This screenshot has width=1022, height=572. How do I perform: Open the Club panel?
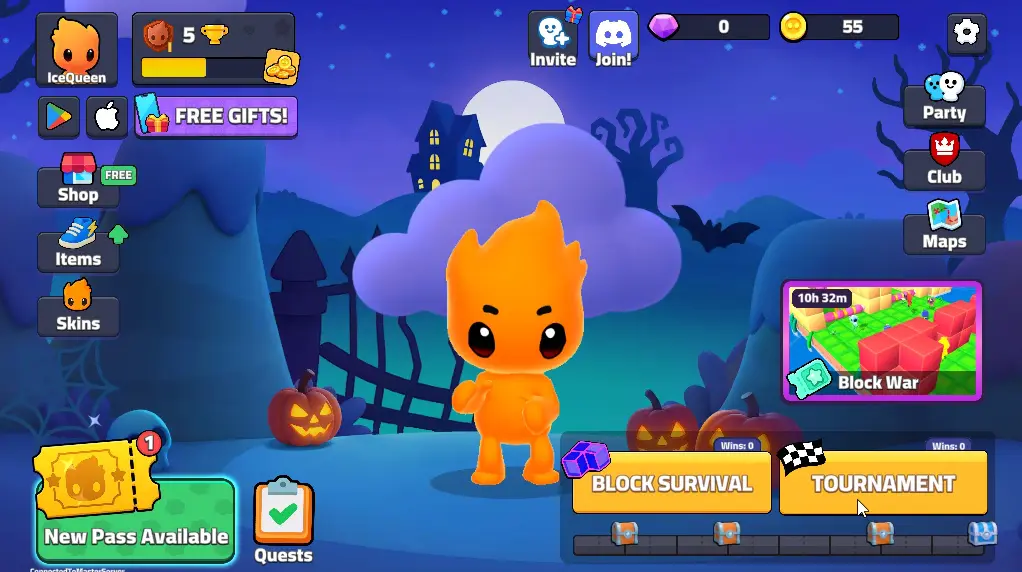(x=944, y=167)
